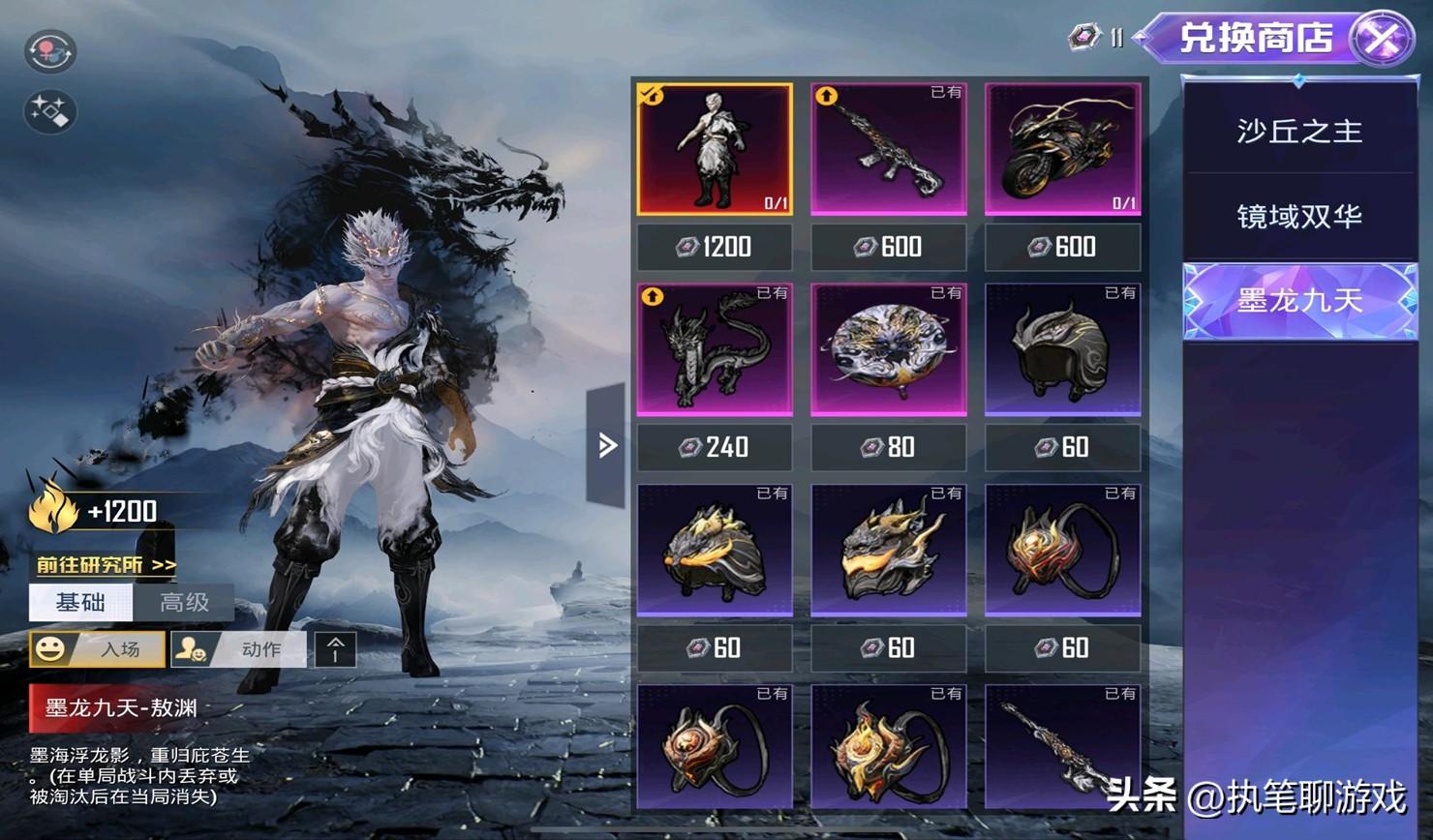1433x840 pixels.
Task: Collapse the item panel with arrow handle
Action: [x=607, y=445]
